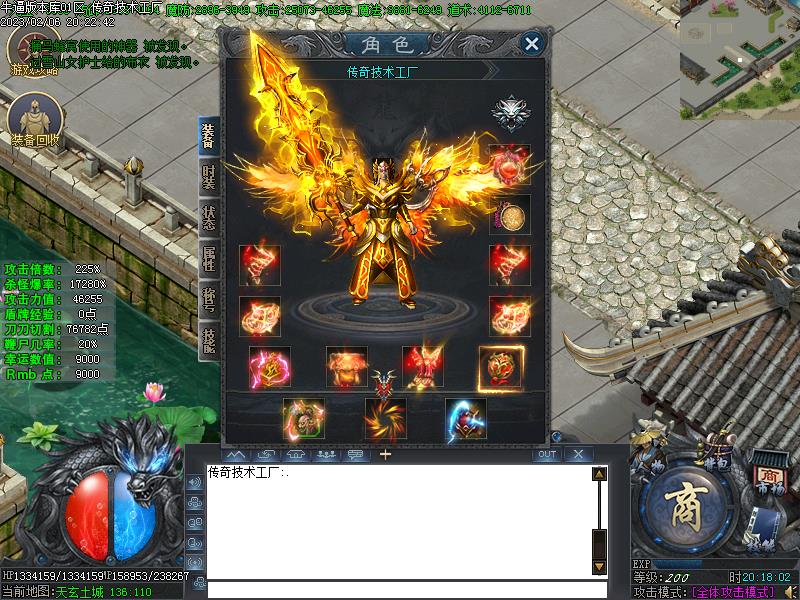Select the 属性 attributes tab
Image resolution: width=800 pixels, height=600 pixels.
[x=208, y=260]
